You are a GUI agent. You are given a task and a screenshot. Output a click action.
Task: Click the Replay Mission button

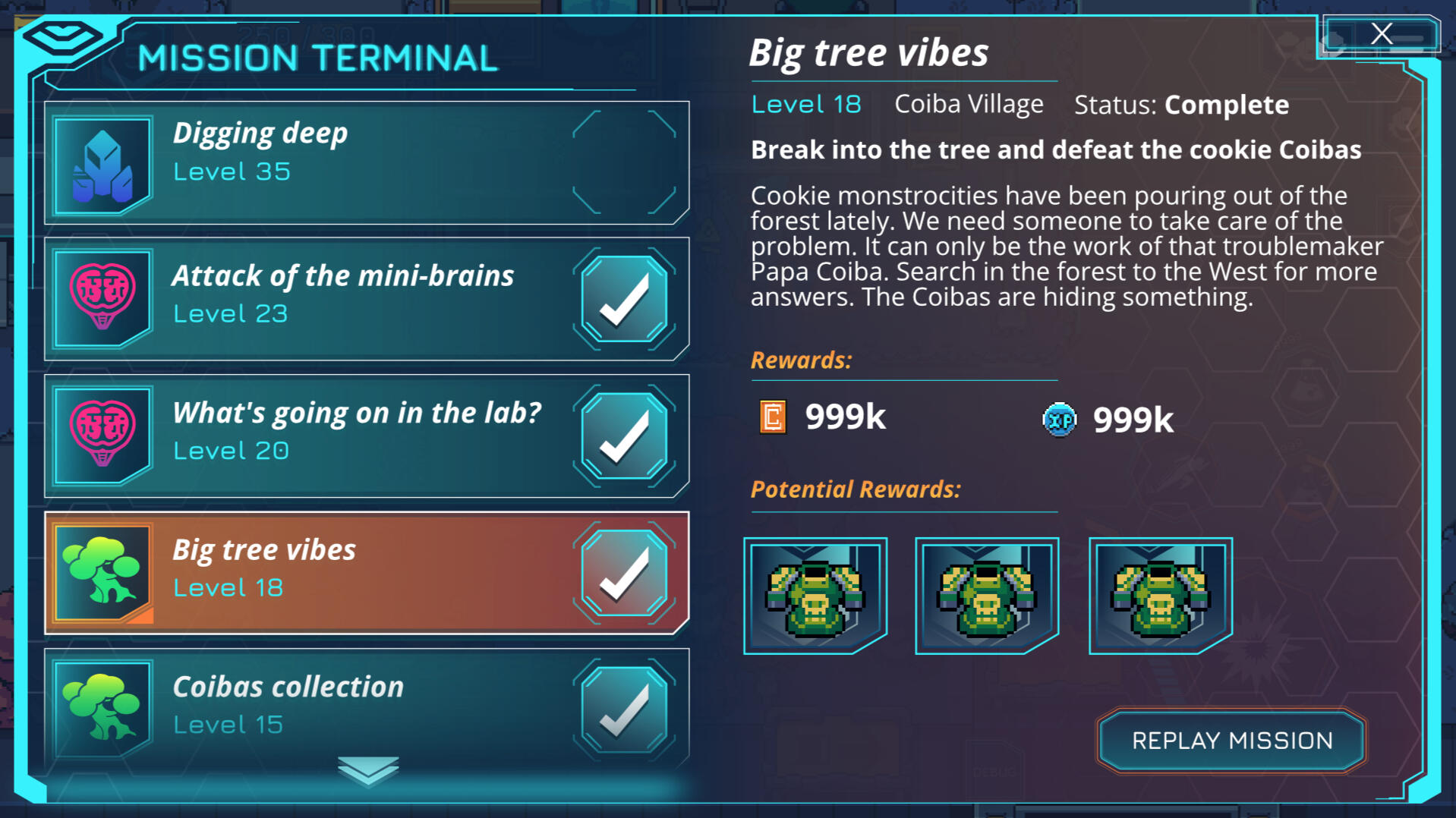1231,741
